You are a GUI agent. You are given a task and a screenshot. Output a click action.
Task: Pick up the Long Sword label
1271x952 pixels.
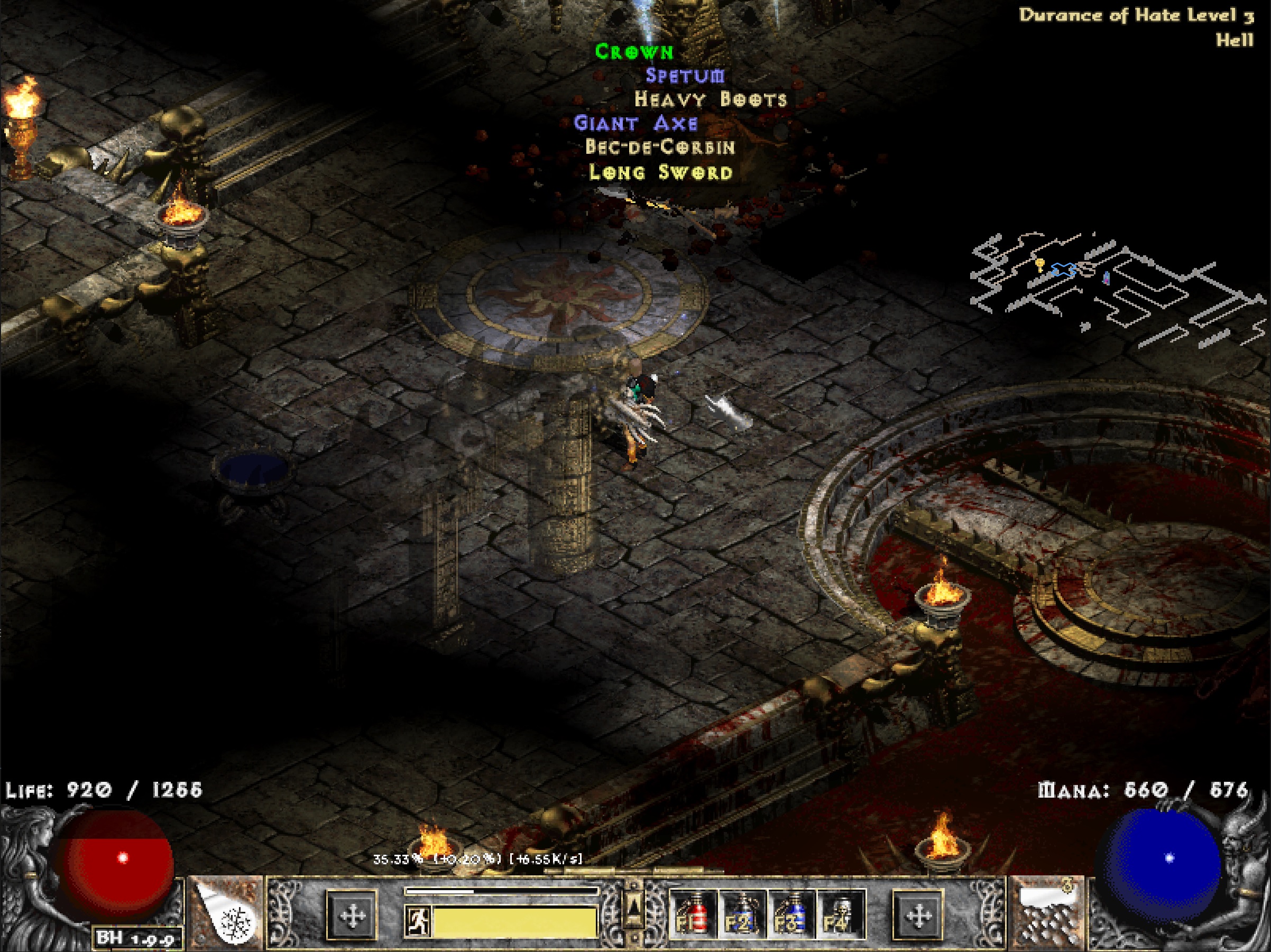pos(661,172)
